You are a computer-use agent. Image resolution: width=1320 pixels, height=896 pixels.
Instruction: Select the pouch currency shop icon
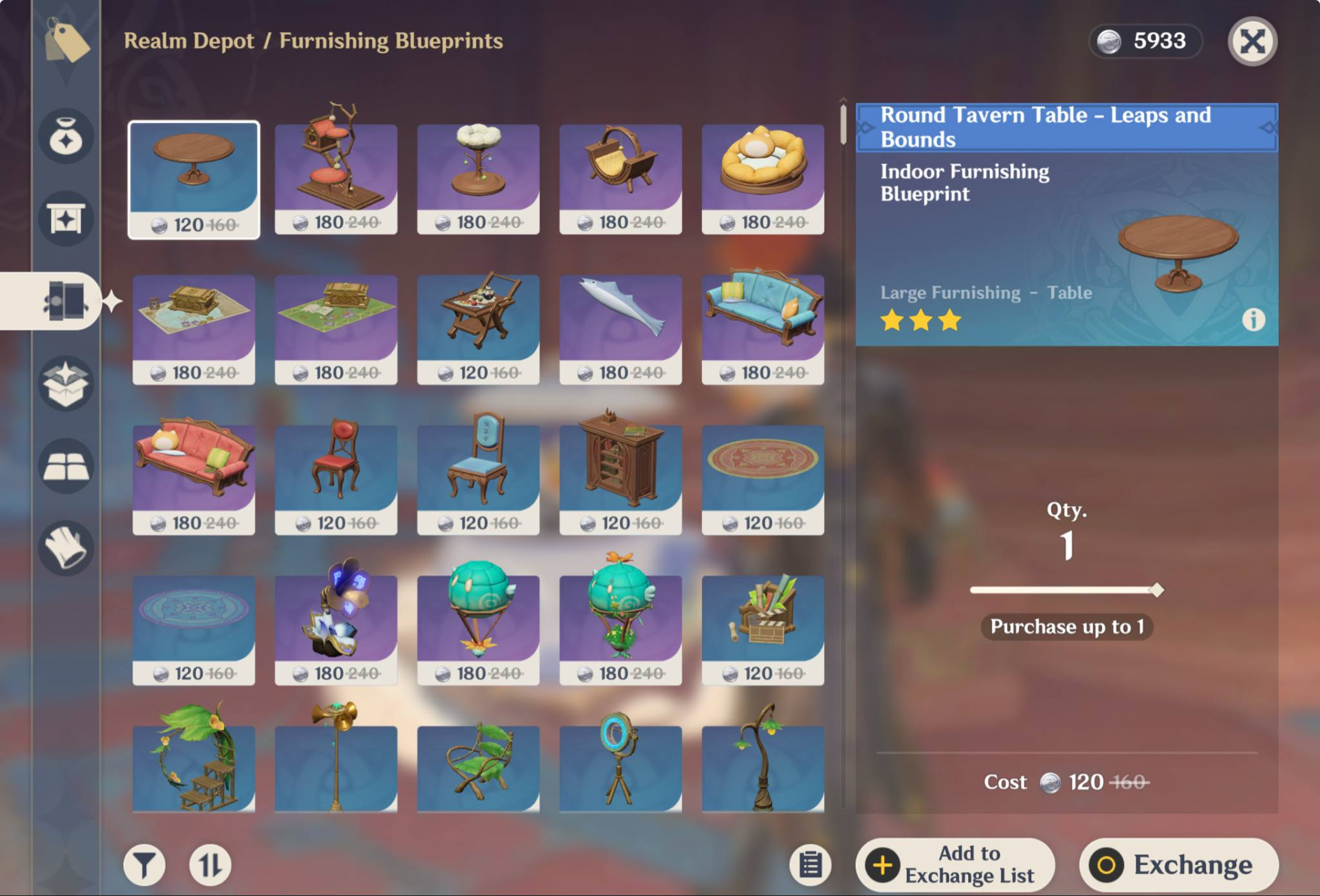tap(66, 137)
